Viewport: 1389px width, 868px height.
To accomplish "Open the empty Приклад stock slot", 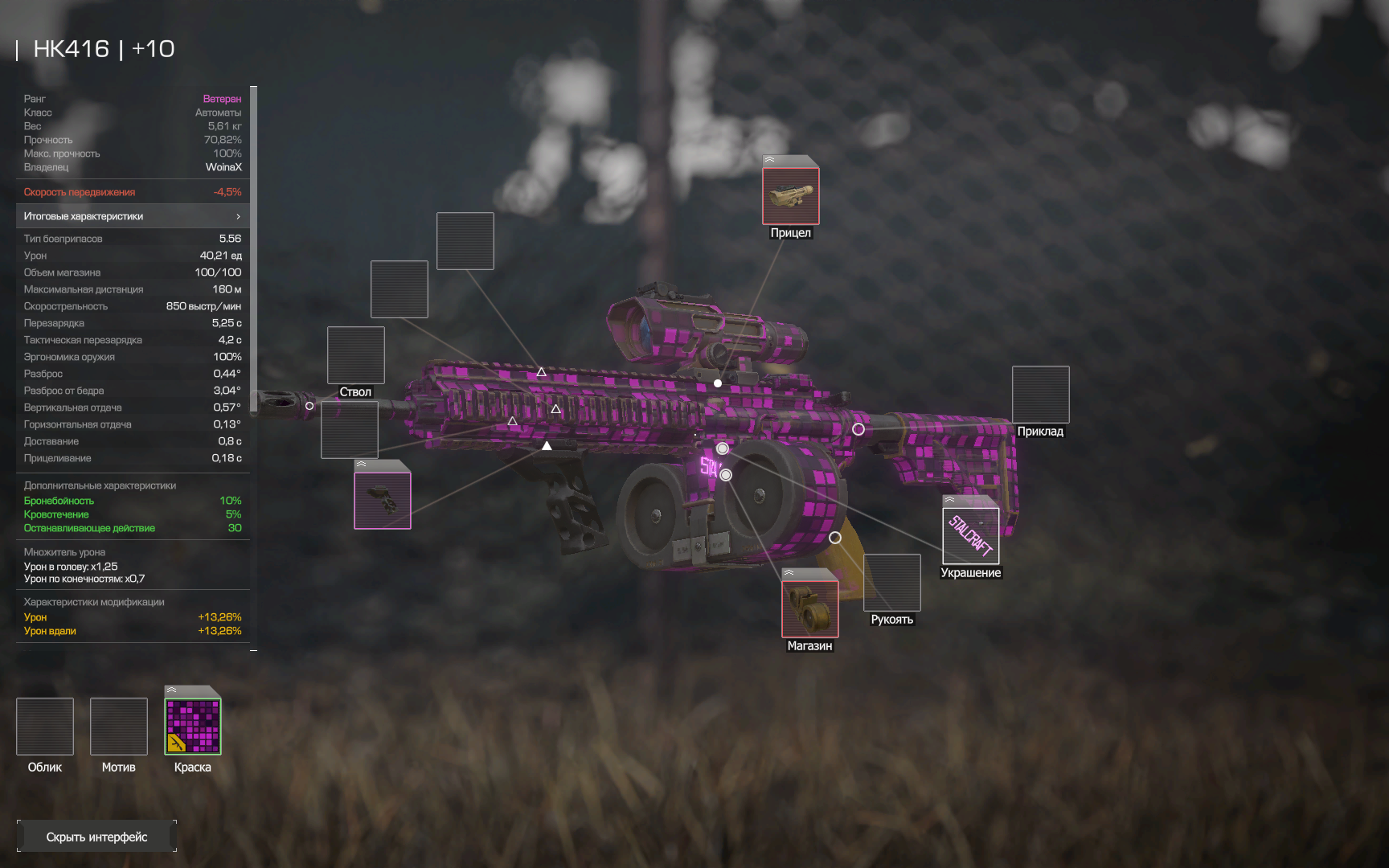I will pyautogui.click(x=1040, y=395).
